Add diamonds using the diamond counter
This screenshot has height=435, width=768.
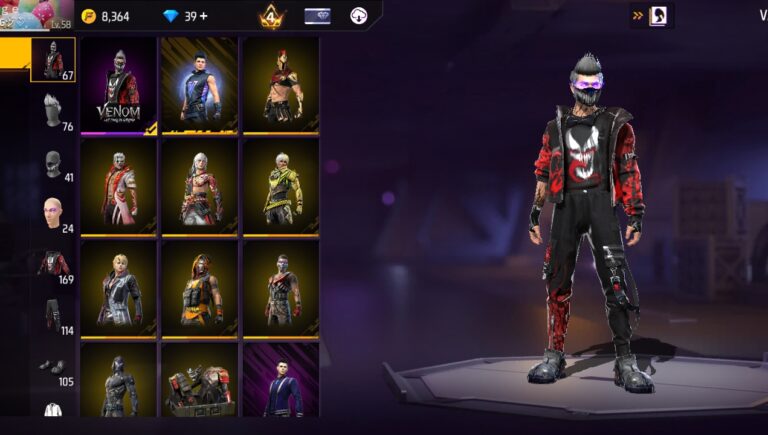[x=186, y=16]
